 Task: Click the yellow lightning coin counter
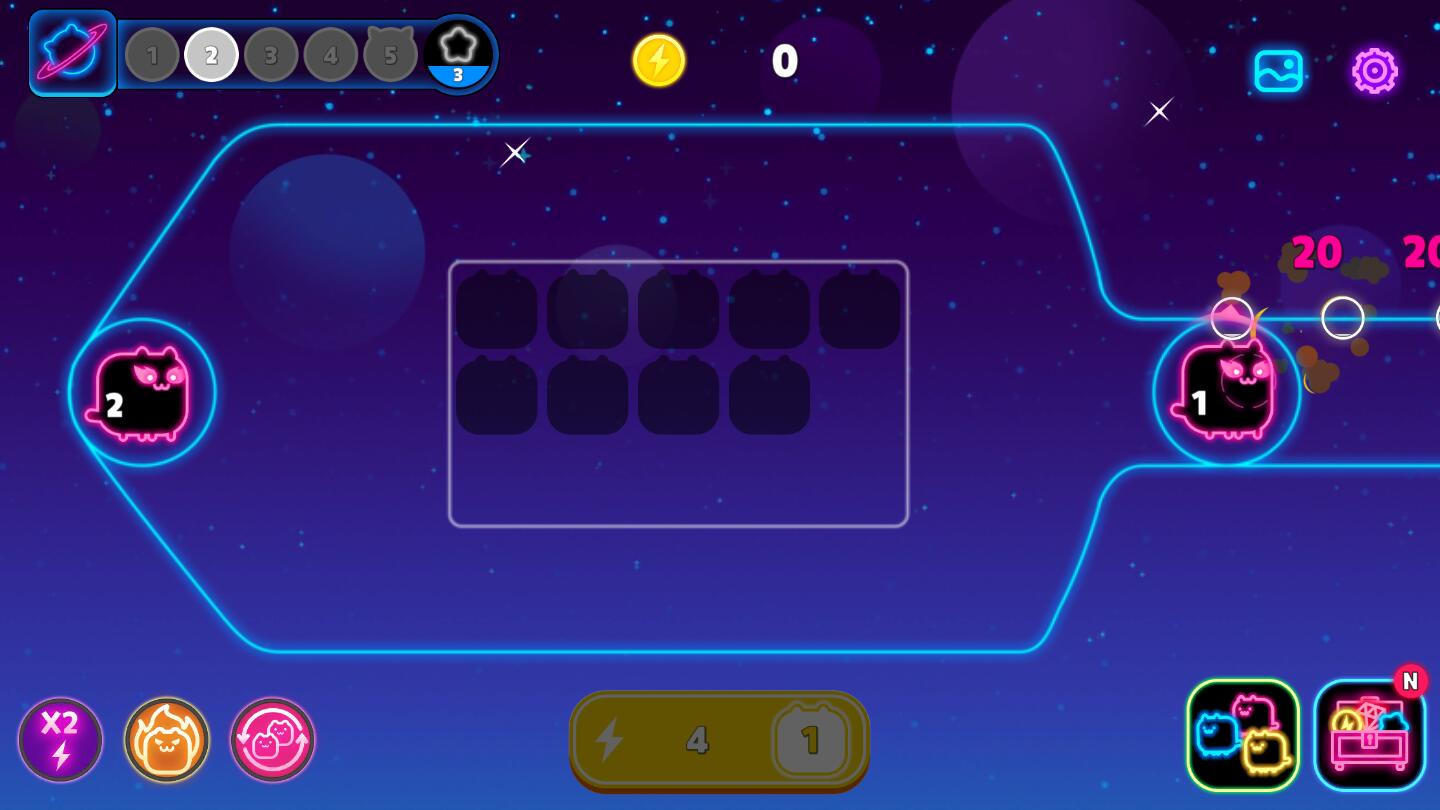click(x=659, y=61)
